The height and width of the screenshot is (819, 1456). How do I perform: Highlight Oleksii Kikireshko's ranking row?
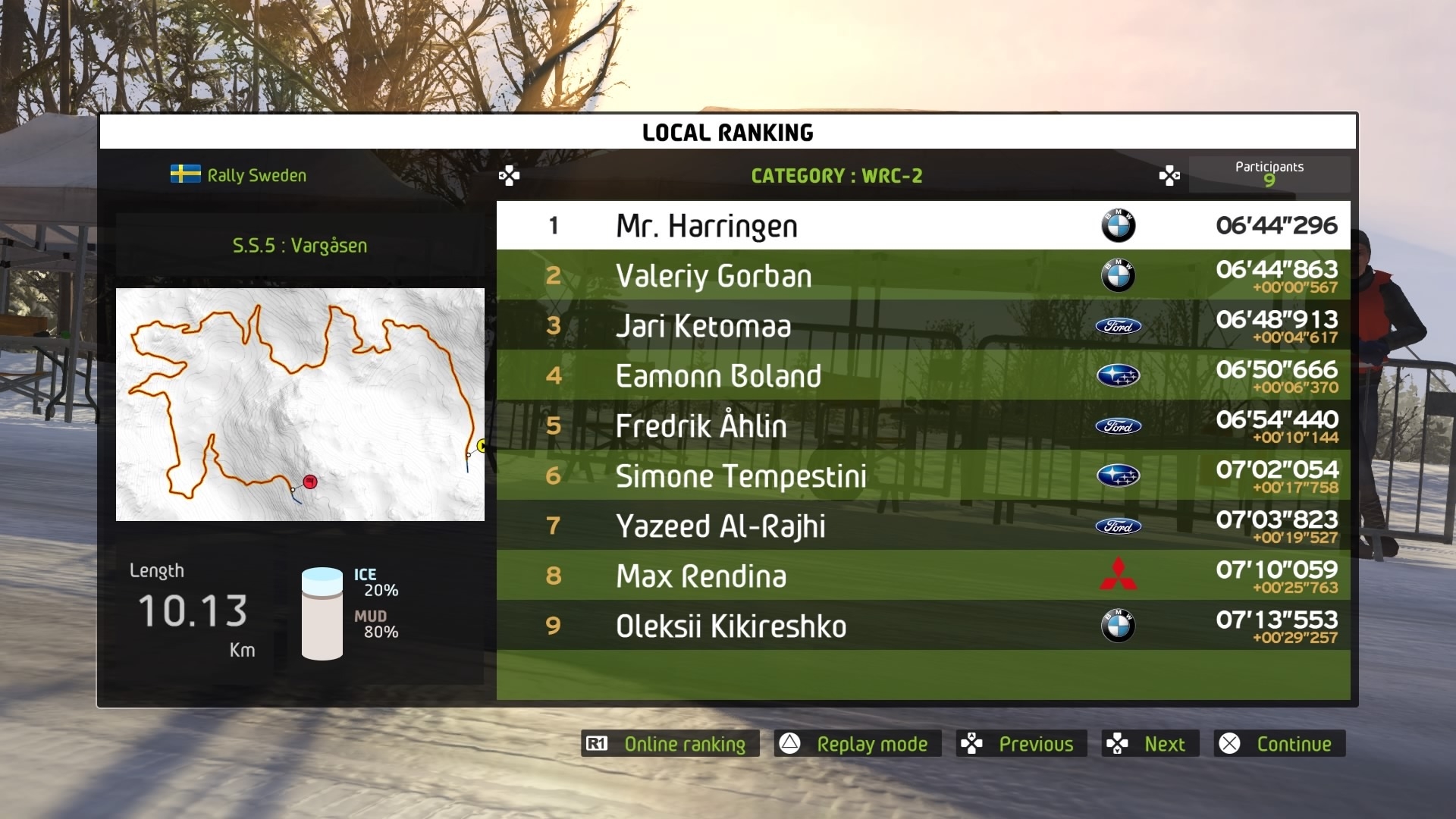[x=923, y=626]
